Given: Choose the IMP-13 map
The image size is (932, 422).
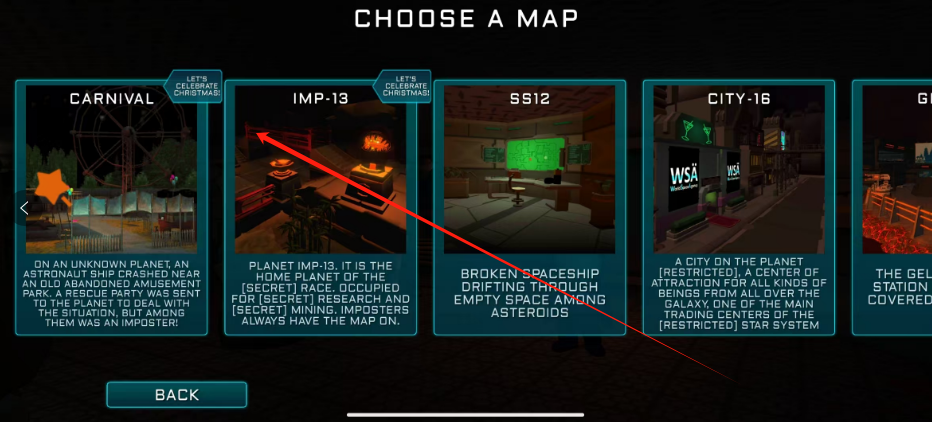Looking at the screenshot, I should [320, 207].
